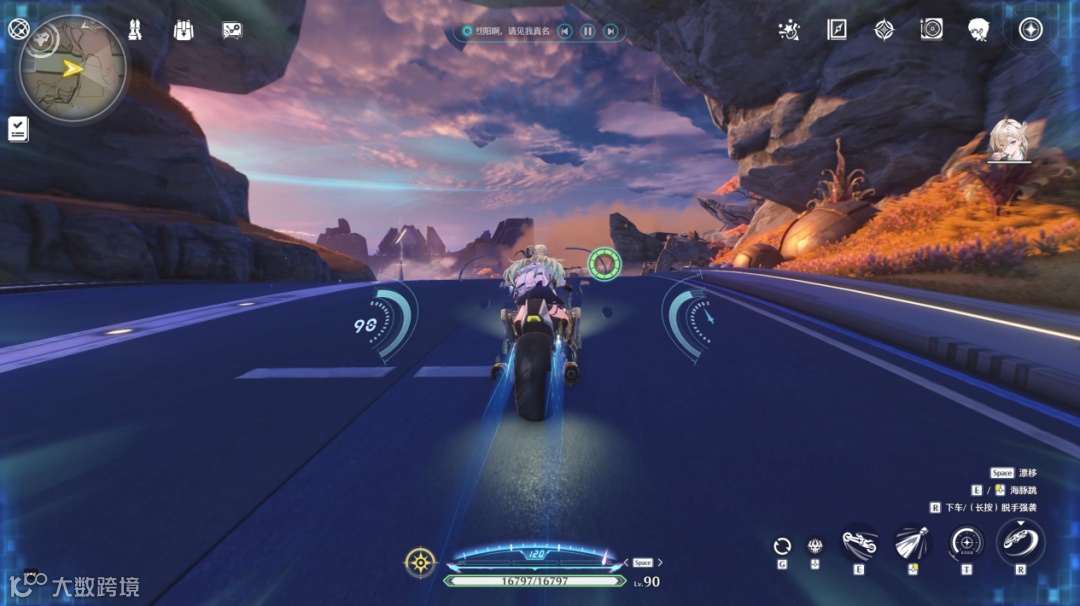Open the four-pointed star icon
This screenshot has width=1080, height=606.
pos(884,30)
